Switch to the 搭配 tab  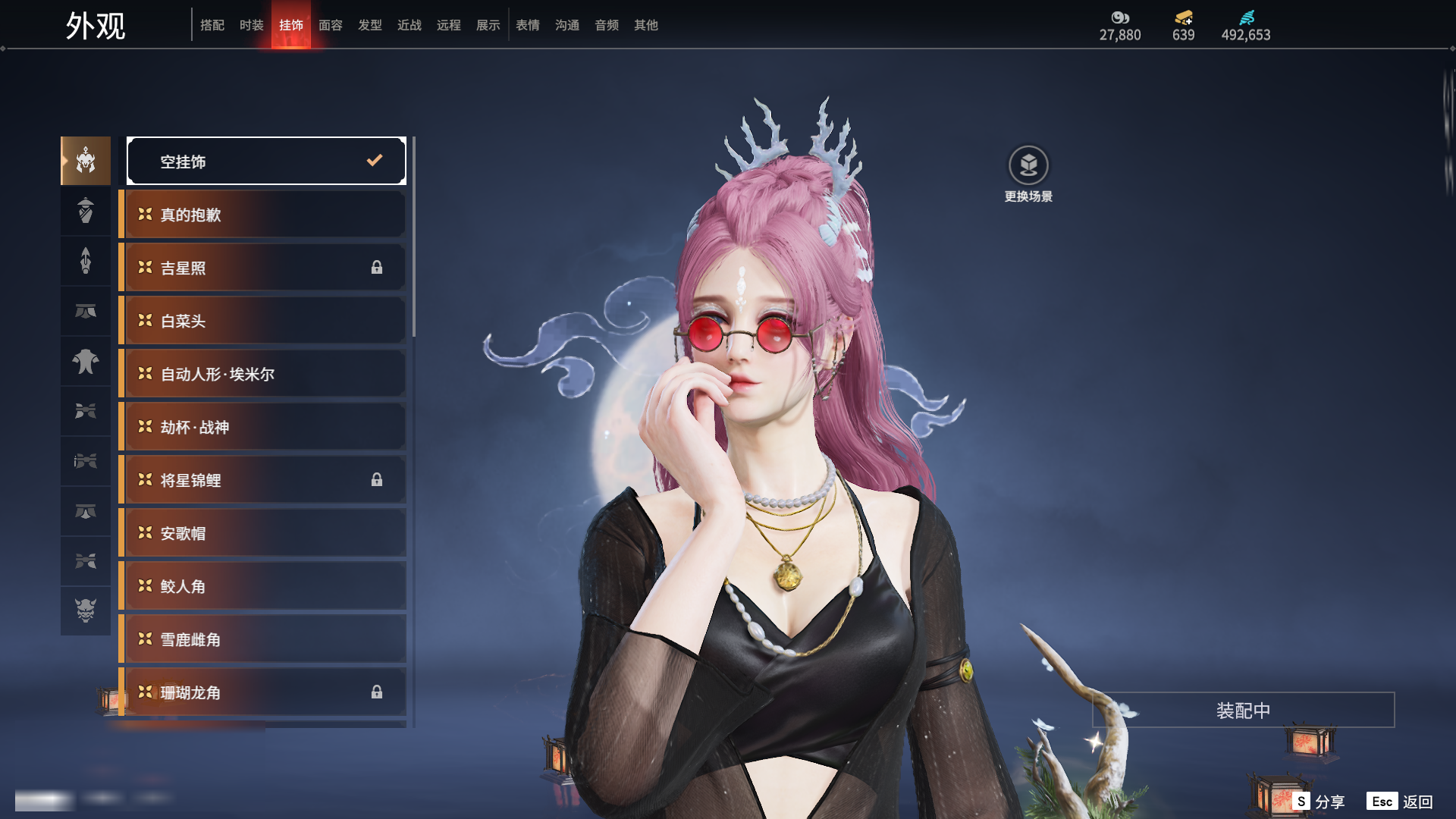212,25
